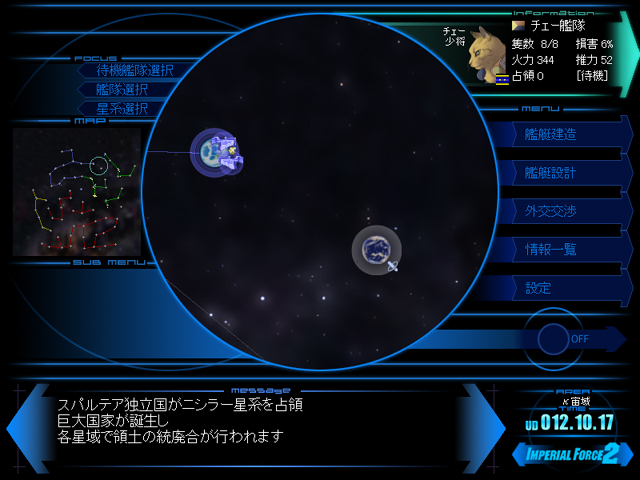Choose the 艦隊選択 focus option
This screenshot has height=480, width=640.
(x=122, y=89)
